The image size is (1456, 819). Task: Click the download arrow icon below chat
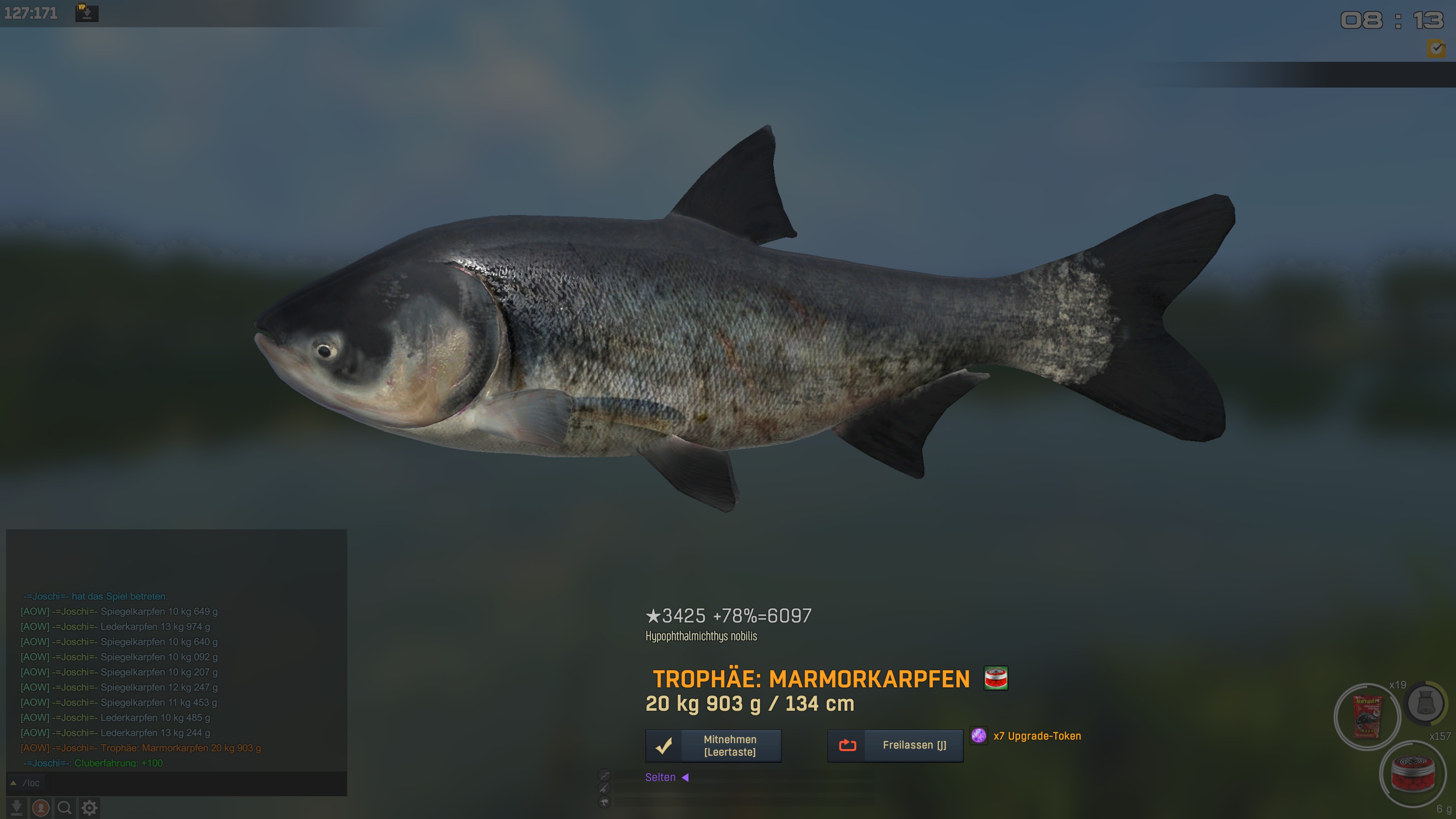[17, 808]
